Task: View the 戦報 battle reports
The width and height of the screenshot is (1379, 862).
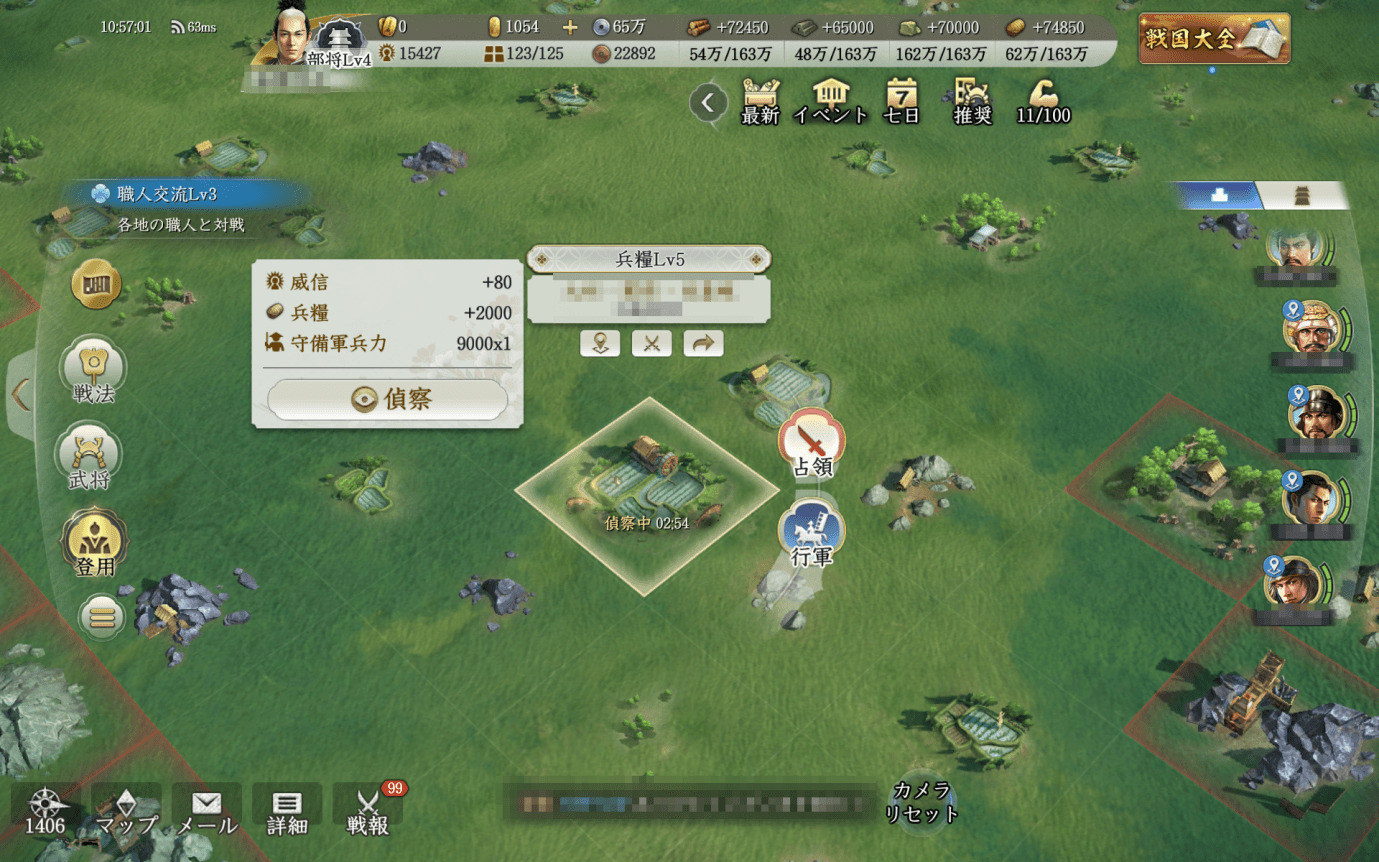Action: (x=367, y=811)
